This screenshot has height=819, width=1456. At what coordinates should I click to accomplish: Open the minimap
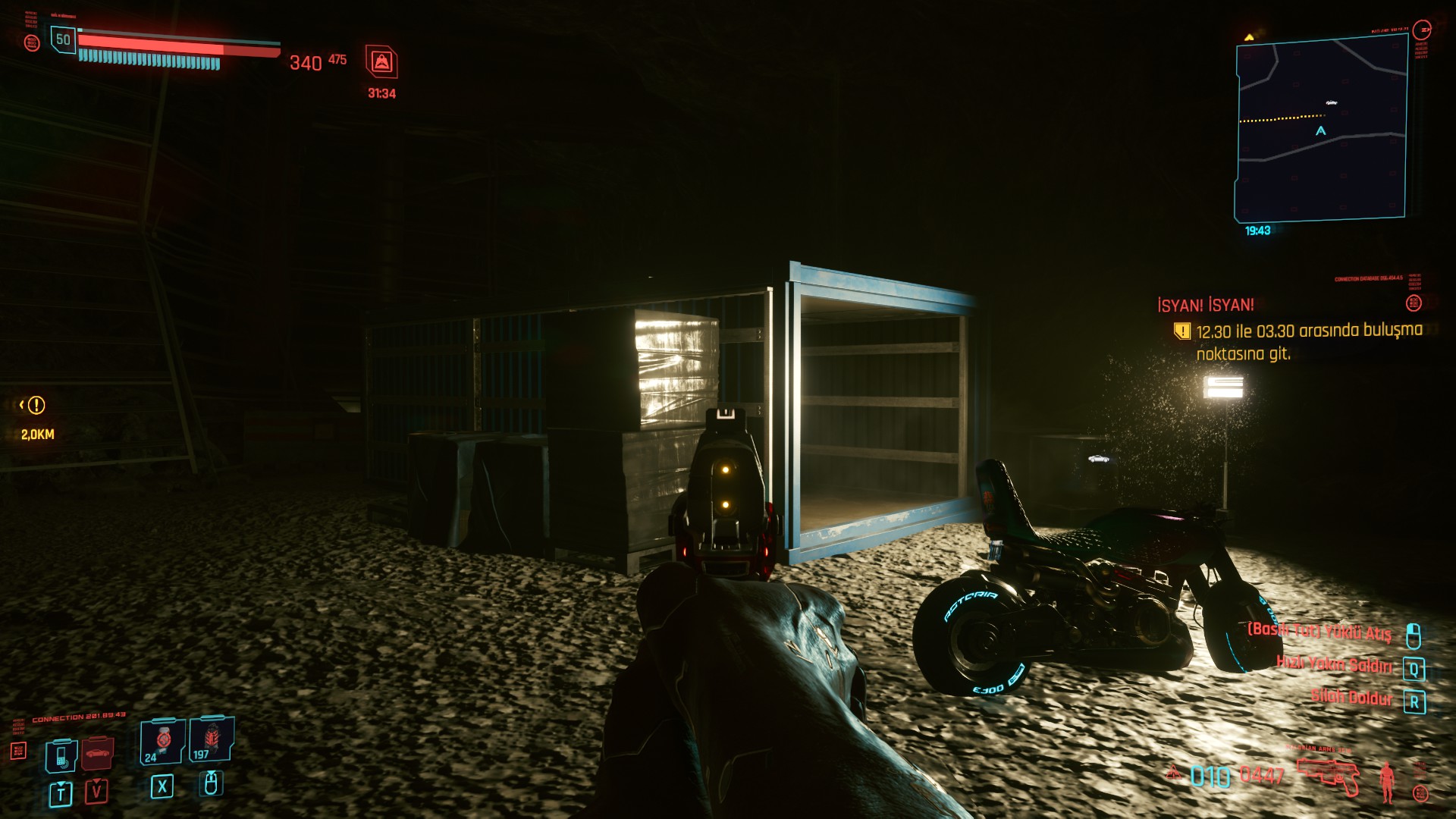(x=1321, y=129)
